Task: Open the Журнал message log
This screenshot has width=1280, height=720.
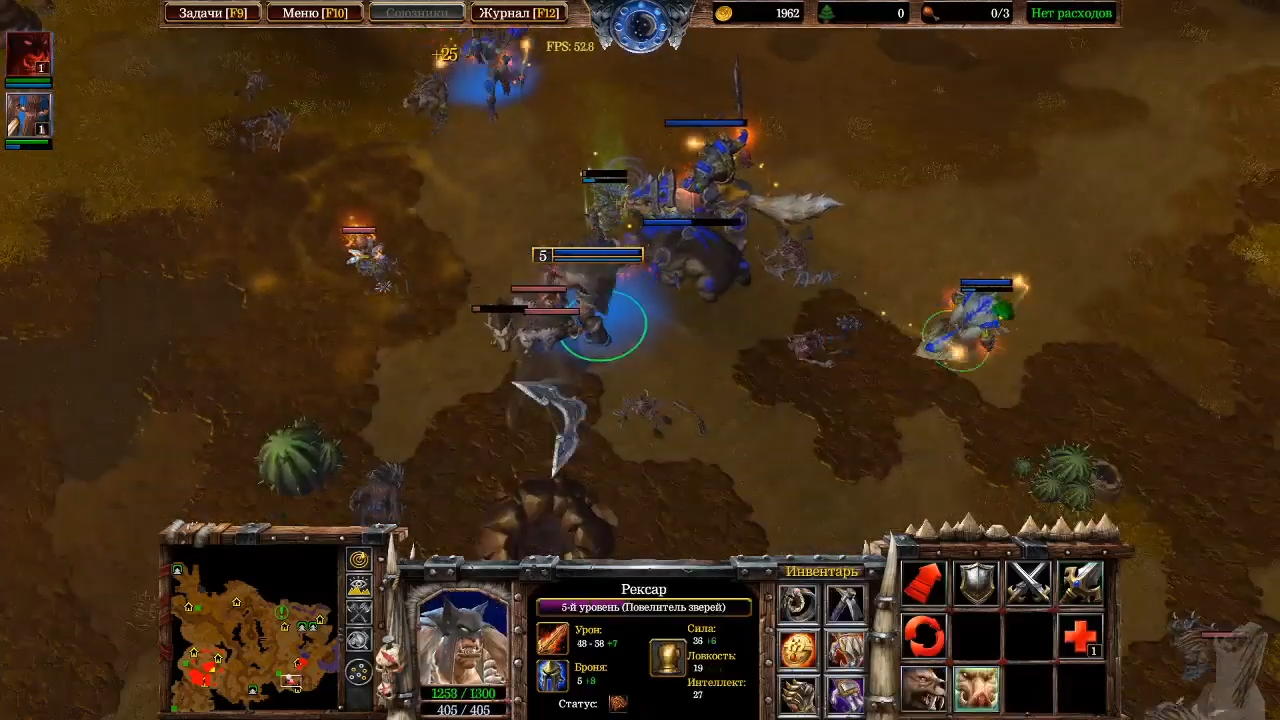Action: pos(518,13)
